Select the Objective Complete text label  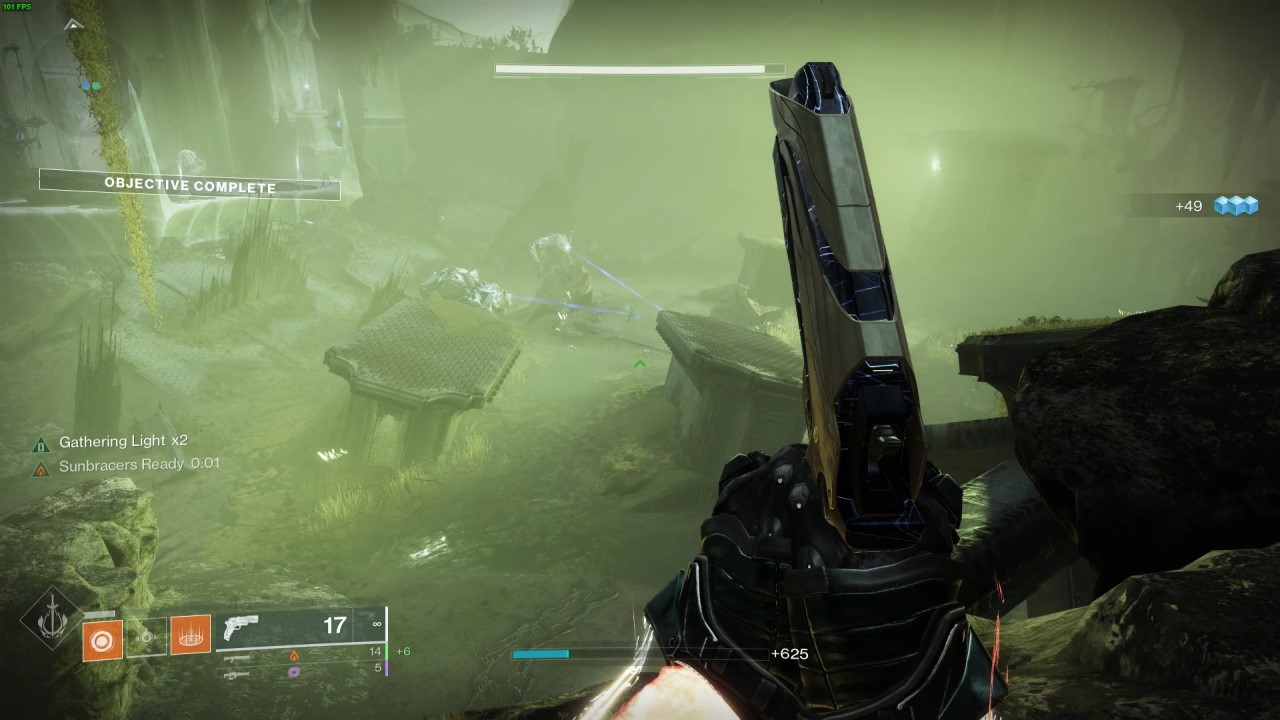191,186
